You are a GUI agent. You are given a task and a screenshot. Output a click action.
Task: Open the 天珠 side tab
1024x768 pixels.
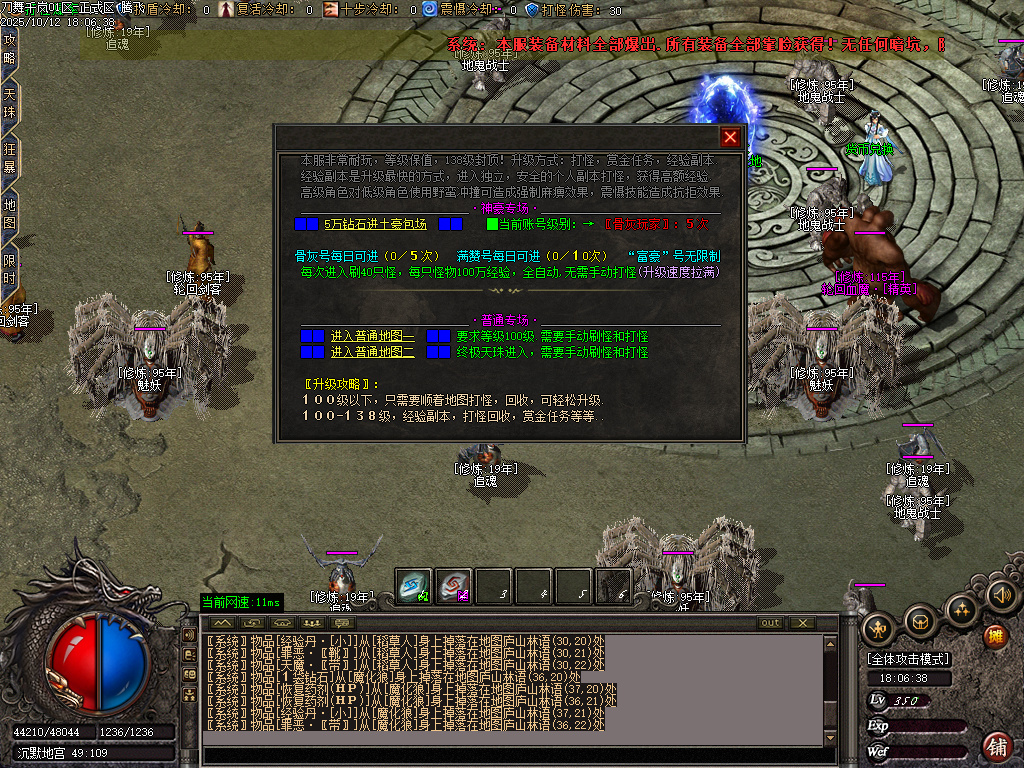click(10, 104)
